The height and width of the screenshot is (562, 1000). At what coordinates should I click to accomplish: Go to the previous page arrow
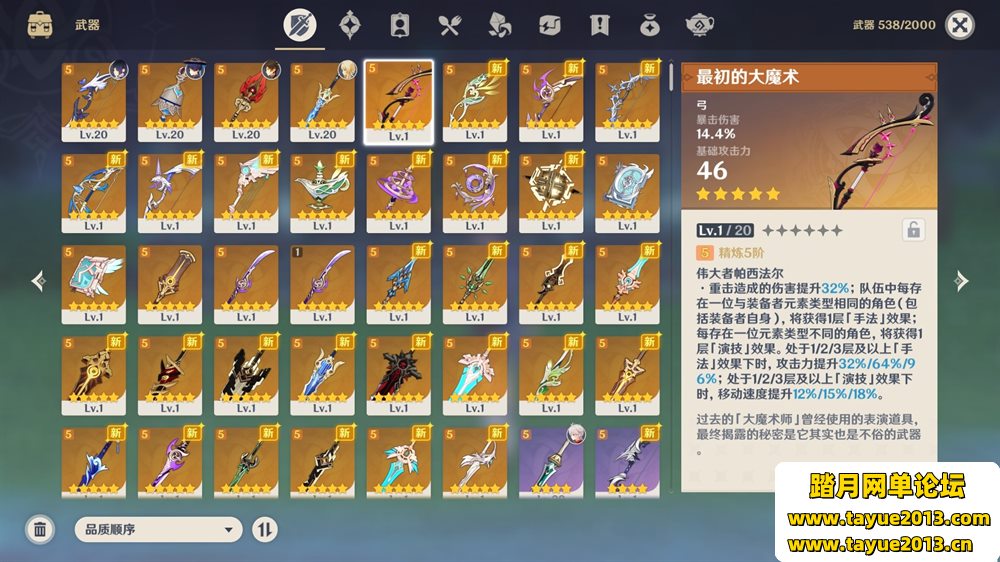click(x=39, y=281)
